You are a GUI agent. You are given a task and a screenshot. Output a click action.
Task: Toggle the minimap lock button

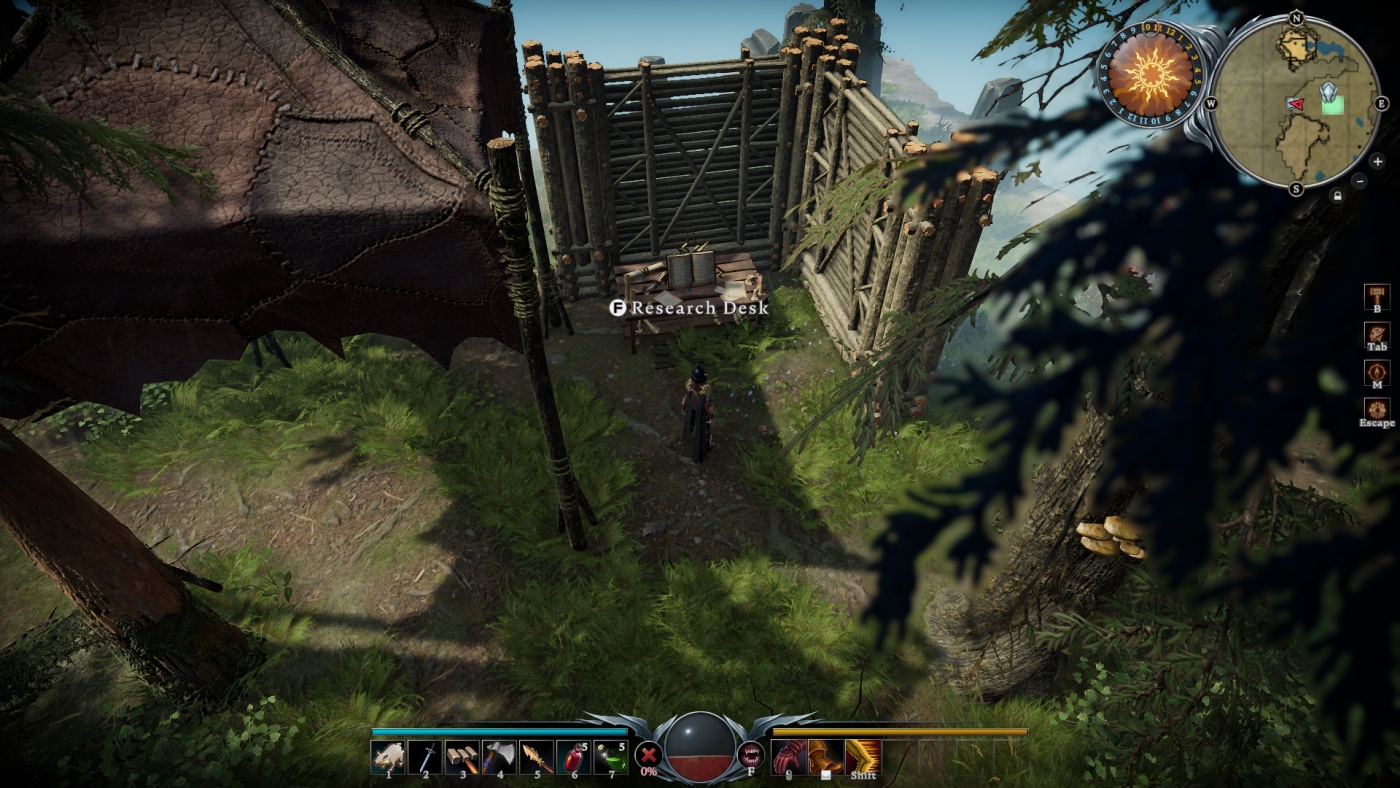point(1337,196)
